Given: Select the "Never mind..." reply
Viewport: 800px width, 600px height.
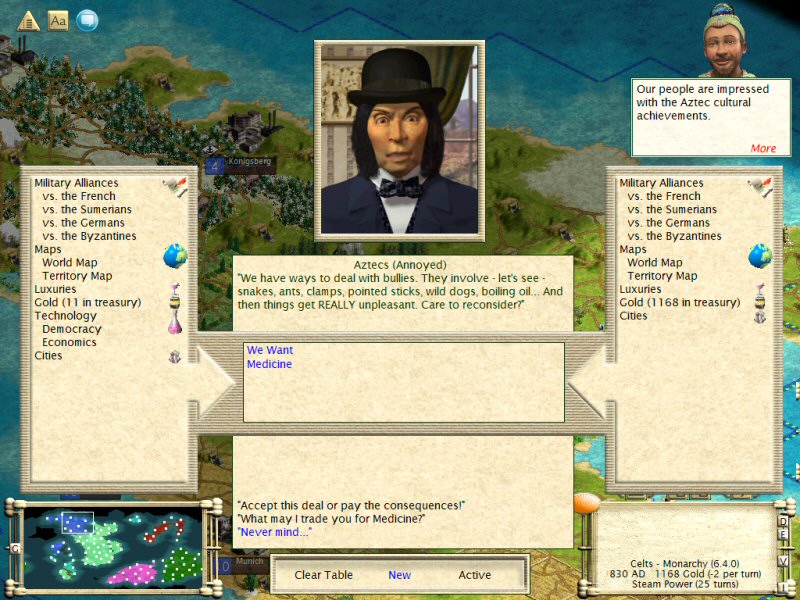Looking at the screenshot, I should coord(274,532).
